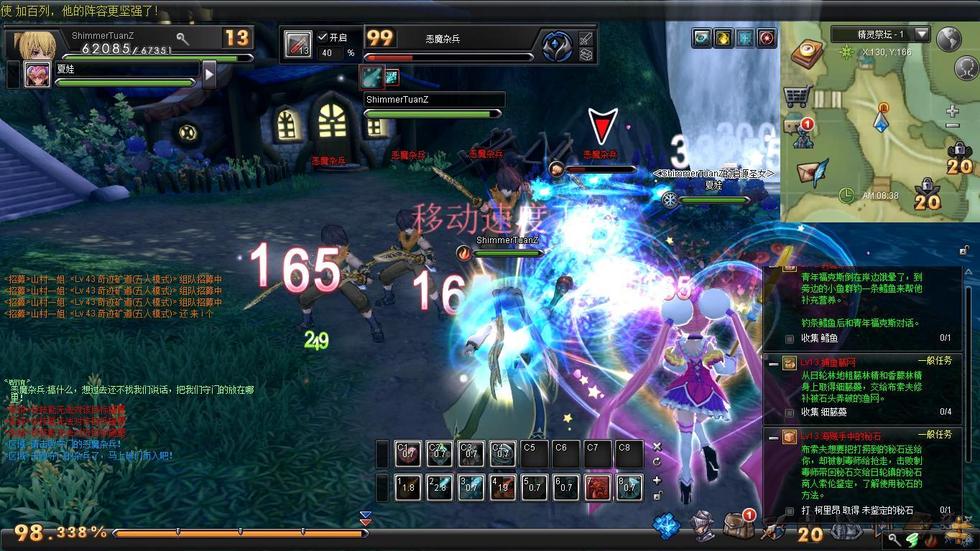The image size is (980, 551).
Task: Open the treasure chest inventory icon
Action: [738, 524]
